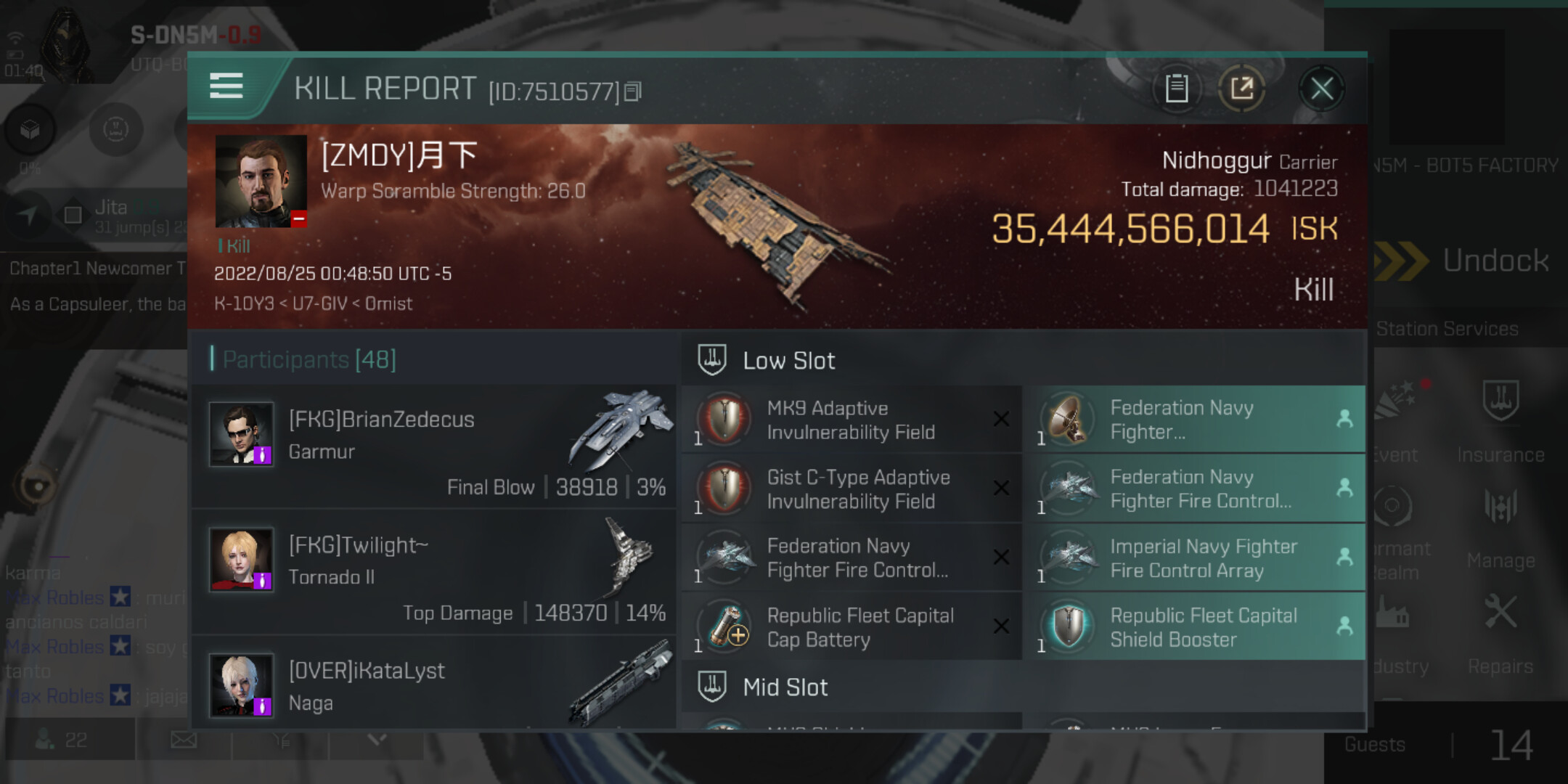Image resolution: width=1568 pixels, height=784 pixels.
Task: Select participant BrianZedecus row
Action: click(x=436, y=446)
